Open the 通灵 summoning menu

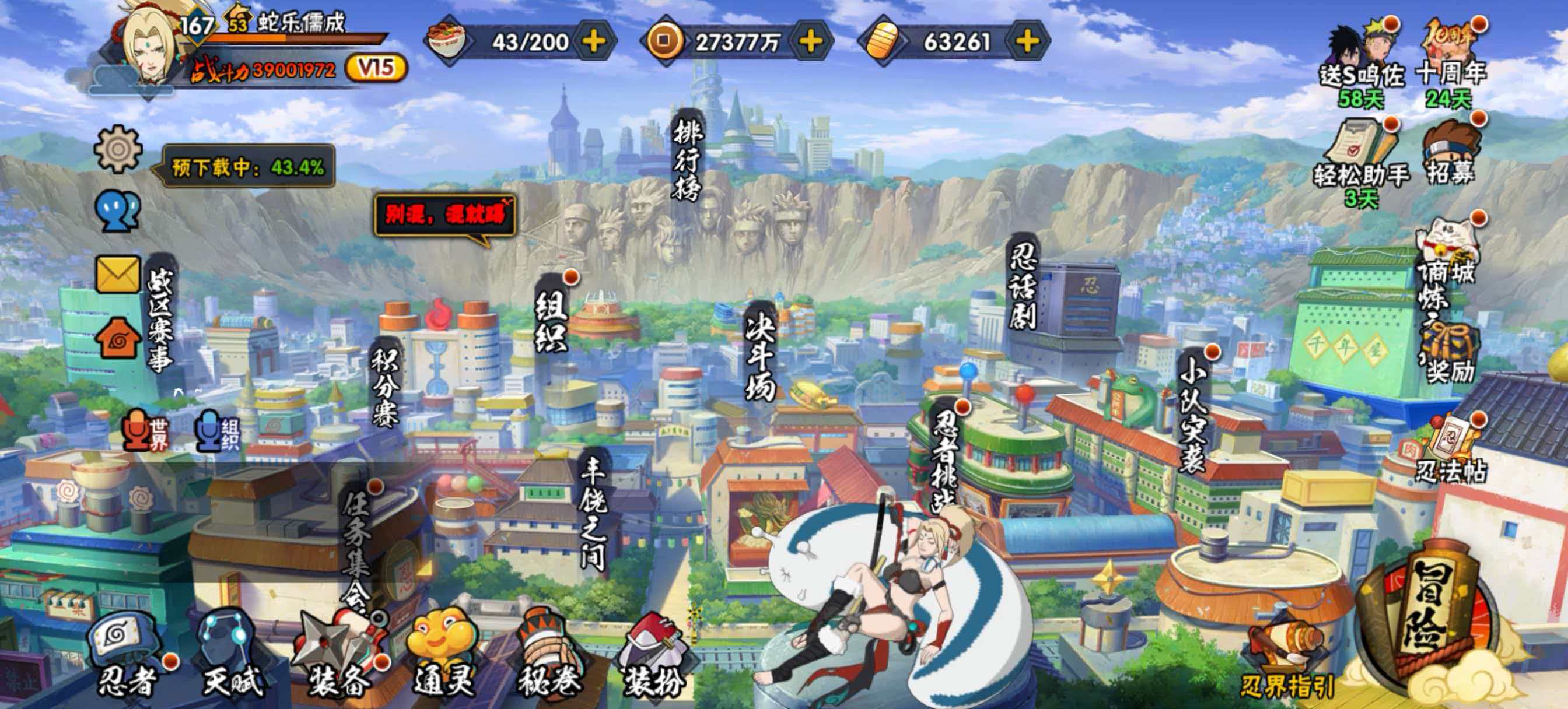pyautogui.click(x=443, y=657)
